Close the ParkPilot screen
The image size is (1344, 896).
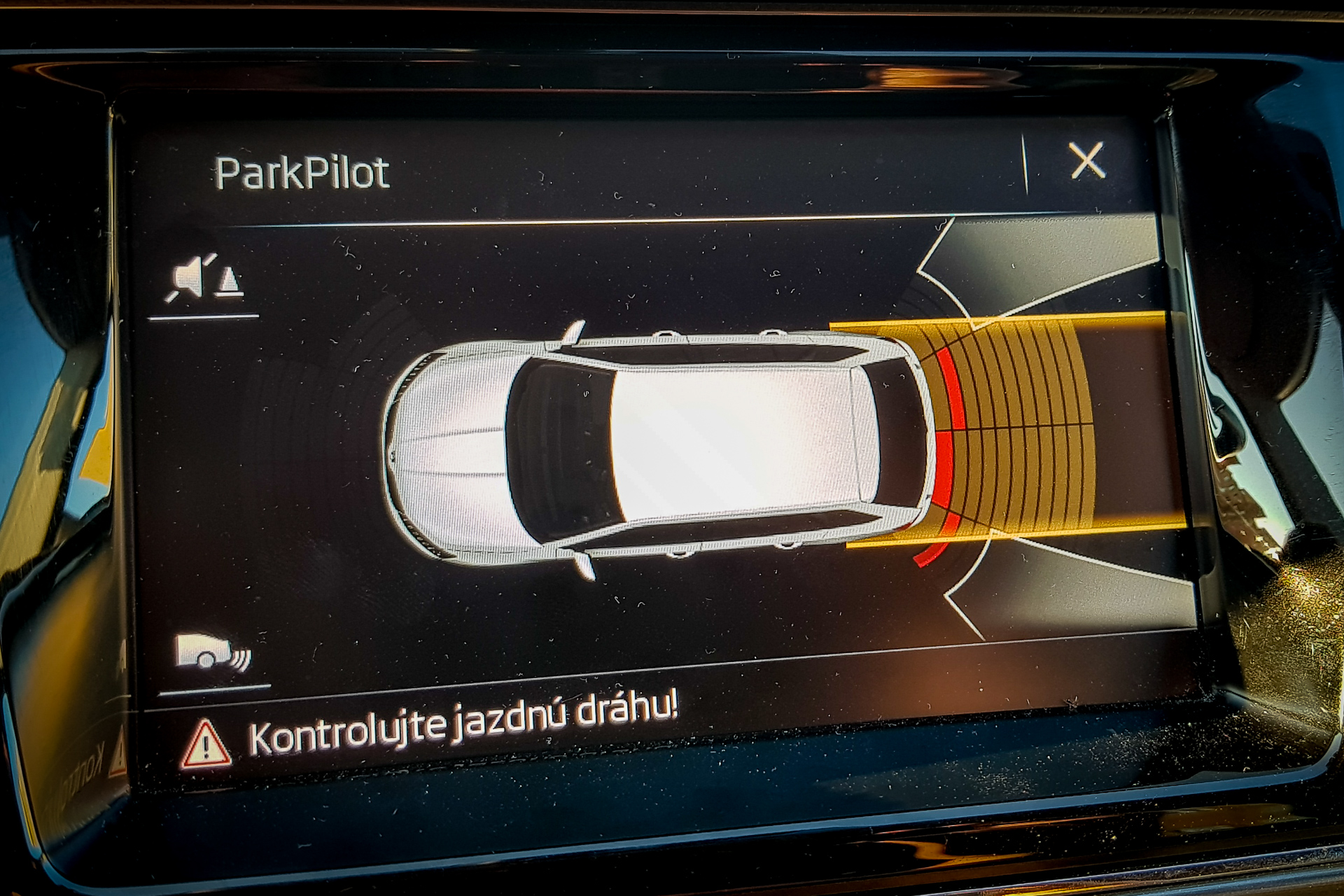tap(1086, 161)
